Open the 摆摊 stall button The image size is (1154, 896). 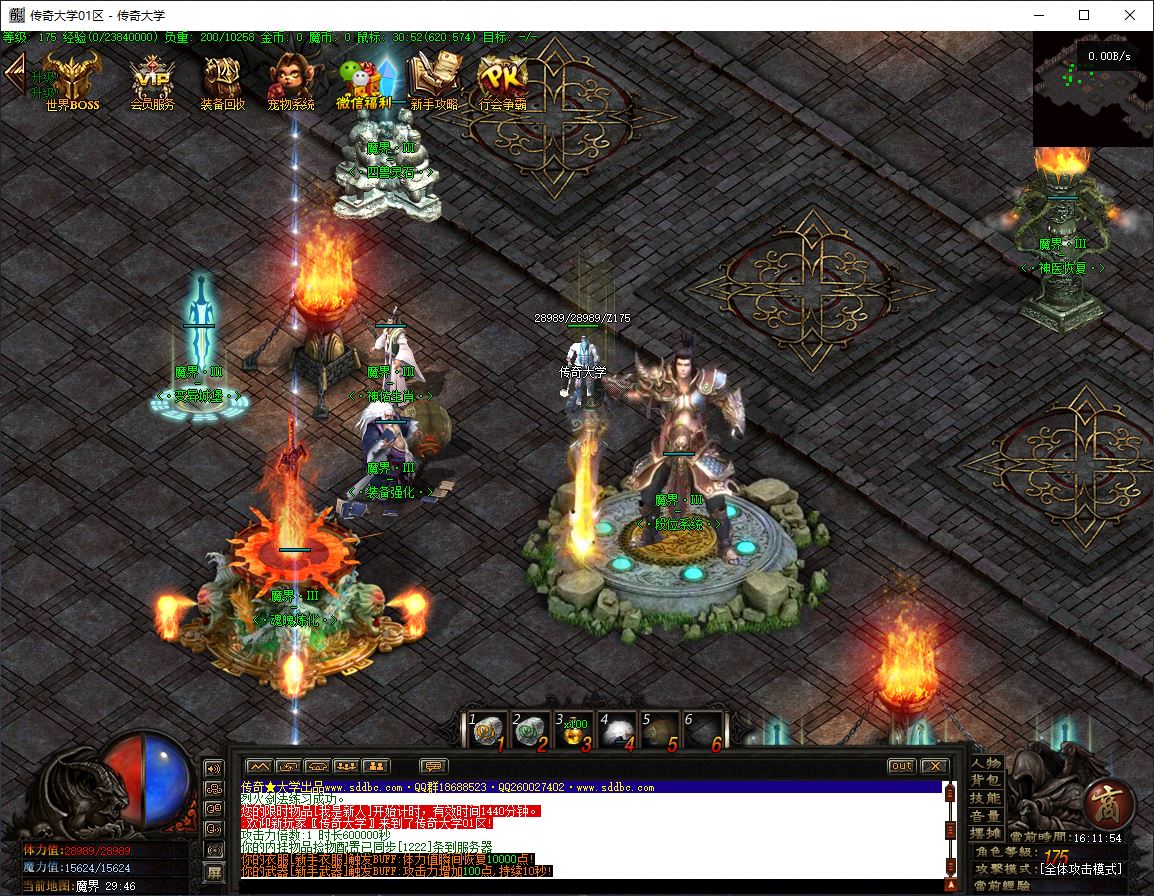coord(986,834)
